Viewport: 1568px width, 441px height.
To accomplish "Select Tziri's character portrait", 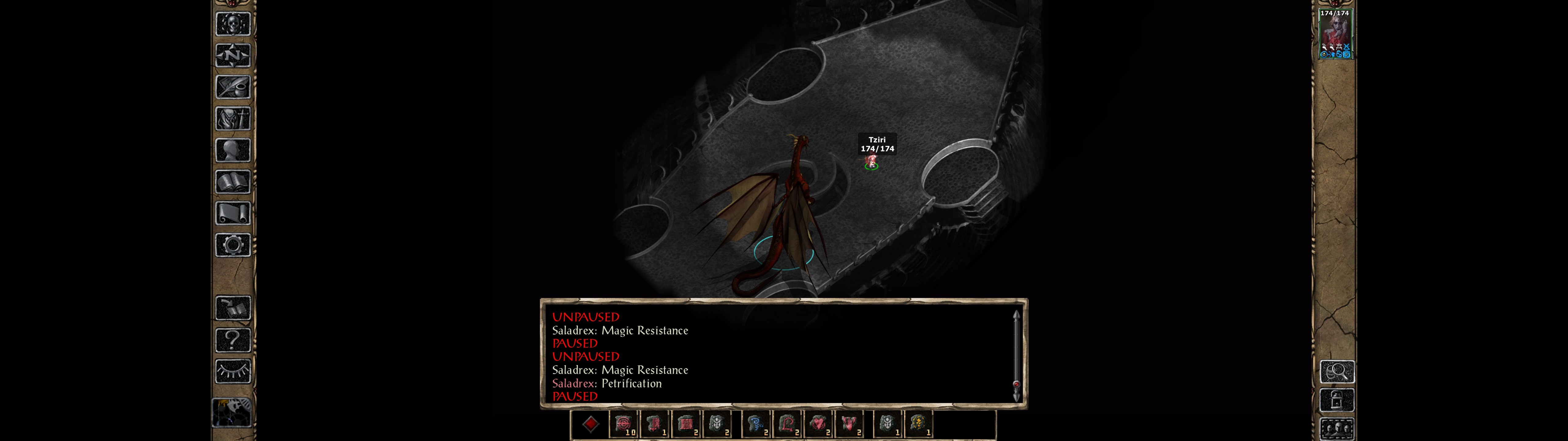I will point(1334,34).
